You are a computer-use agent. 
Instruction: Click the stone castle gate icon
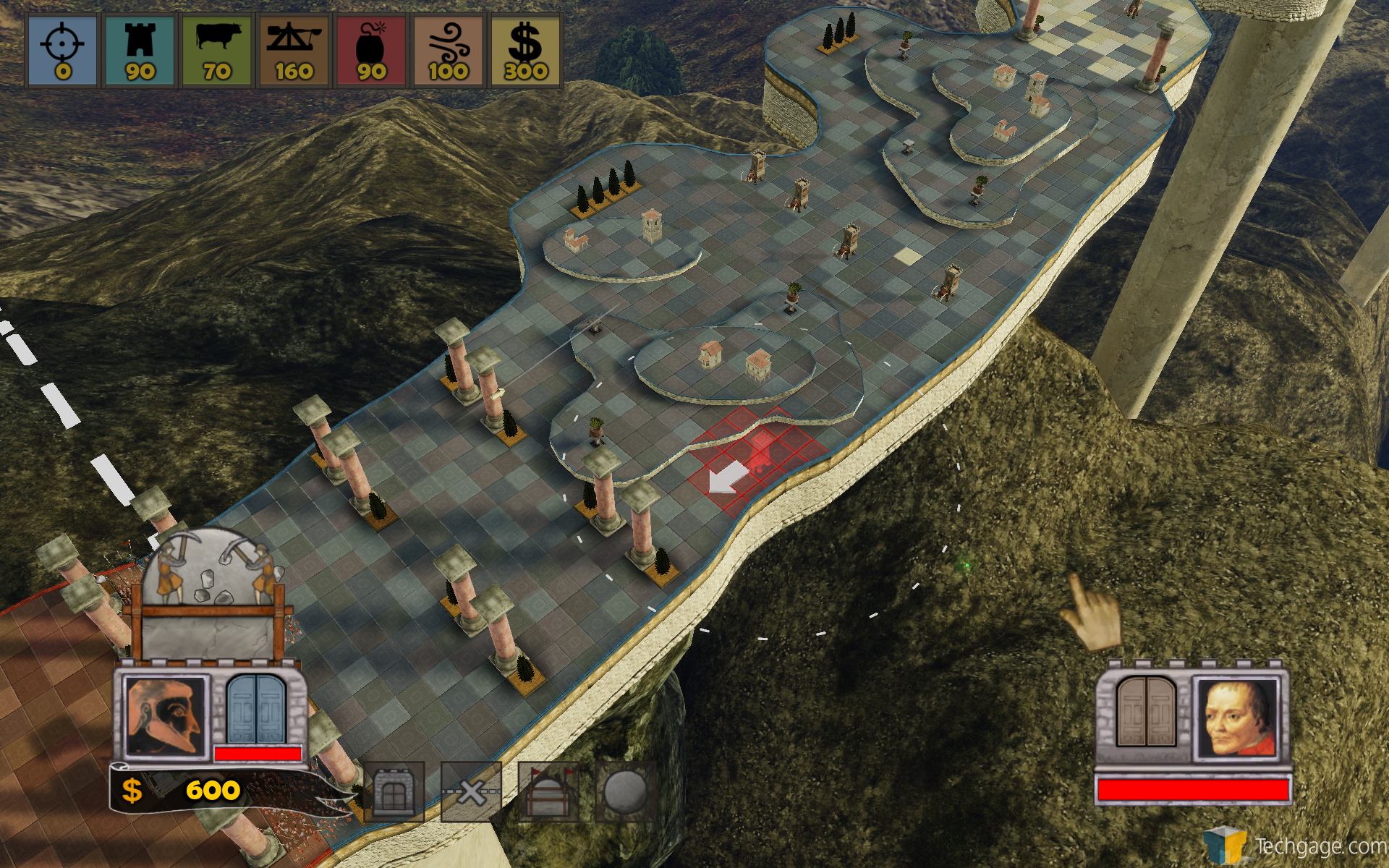tap(394, 793)
